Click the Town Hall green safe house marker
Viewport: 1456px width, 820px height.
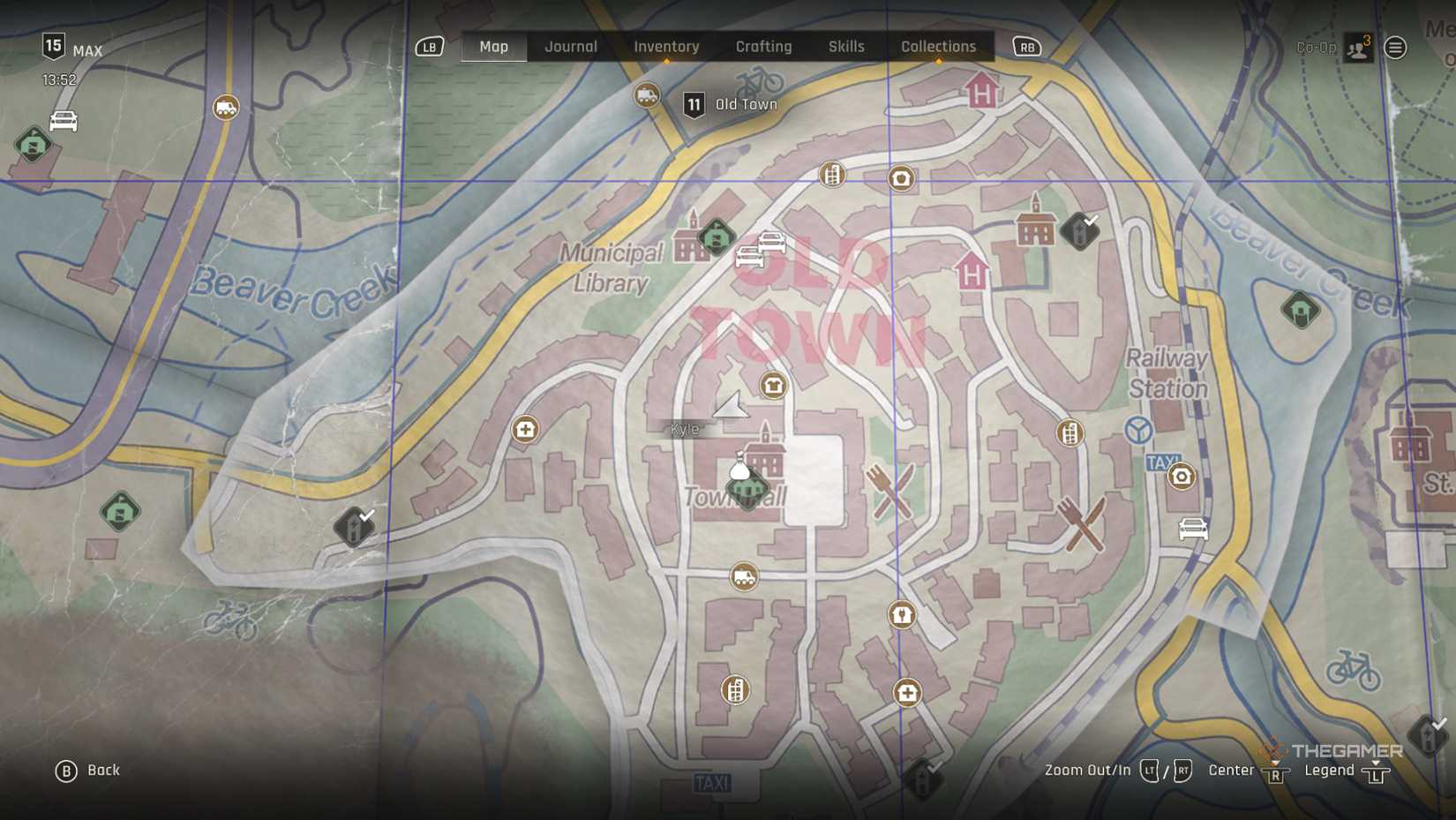click(x=747, y=488)
